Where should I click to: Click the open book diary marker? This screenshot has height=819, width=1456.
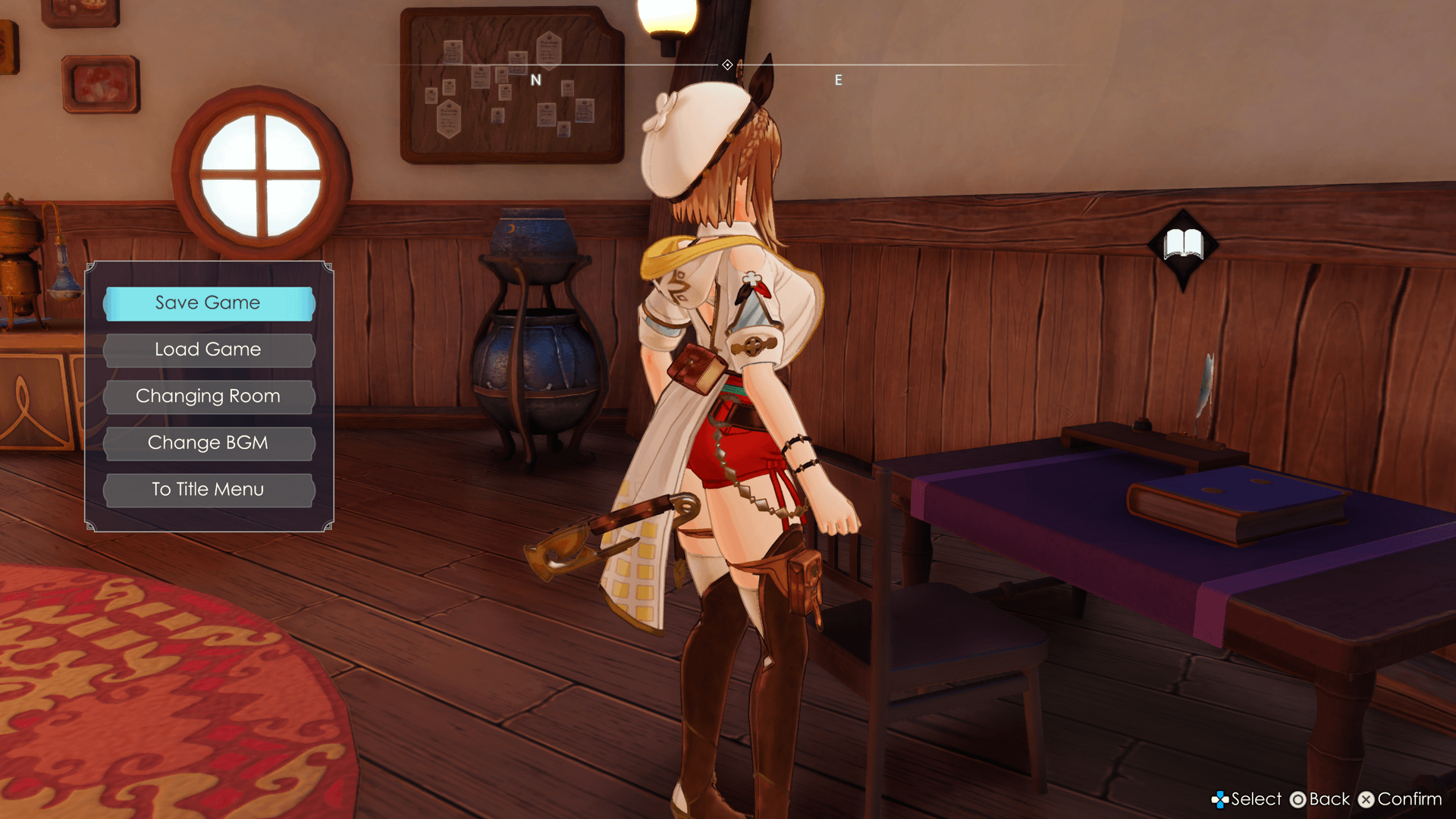tap(1183, 245)
